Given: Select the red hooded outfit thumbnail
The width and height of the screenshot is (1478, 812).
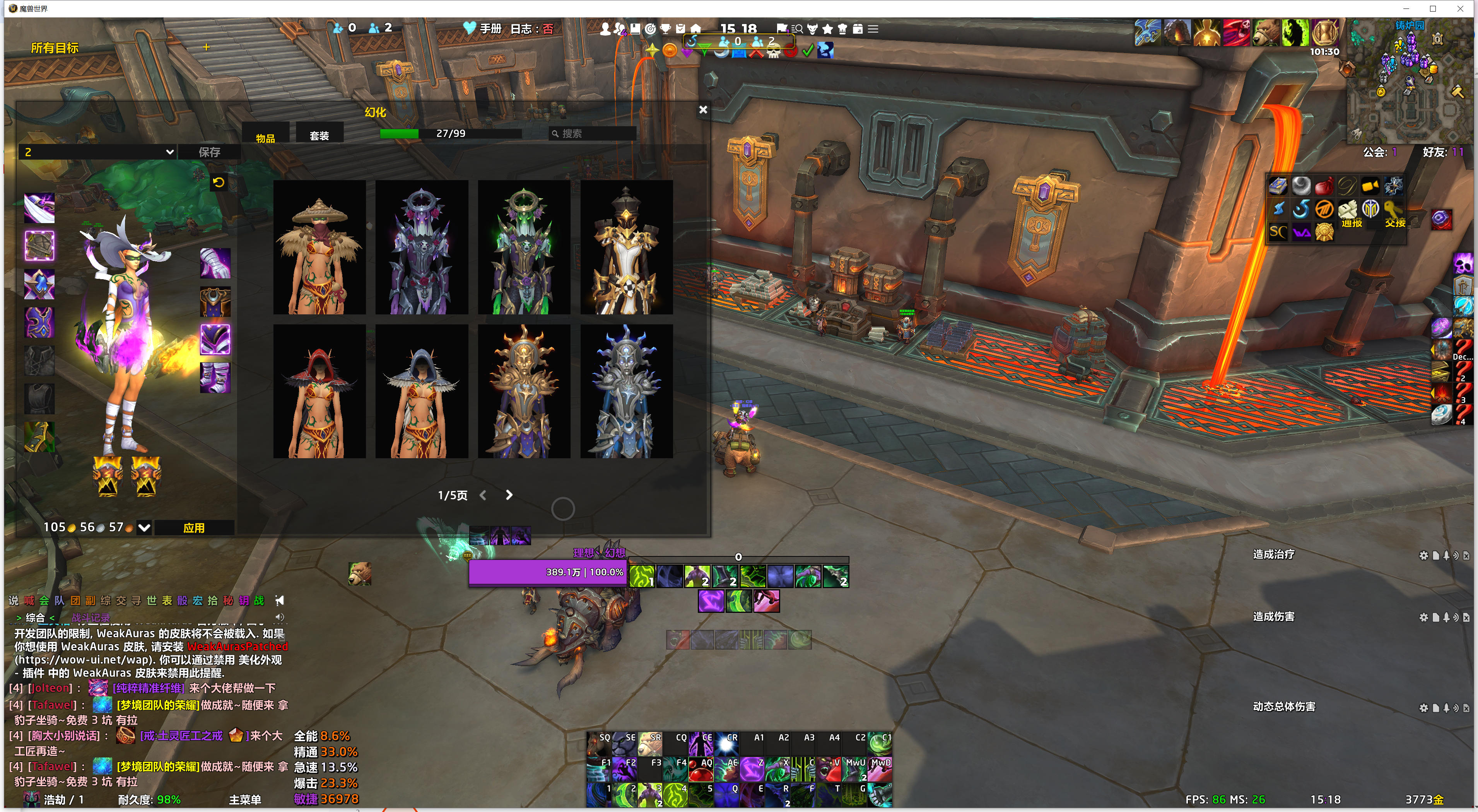Looking at the screenshot, I should (319, 391).
